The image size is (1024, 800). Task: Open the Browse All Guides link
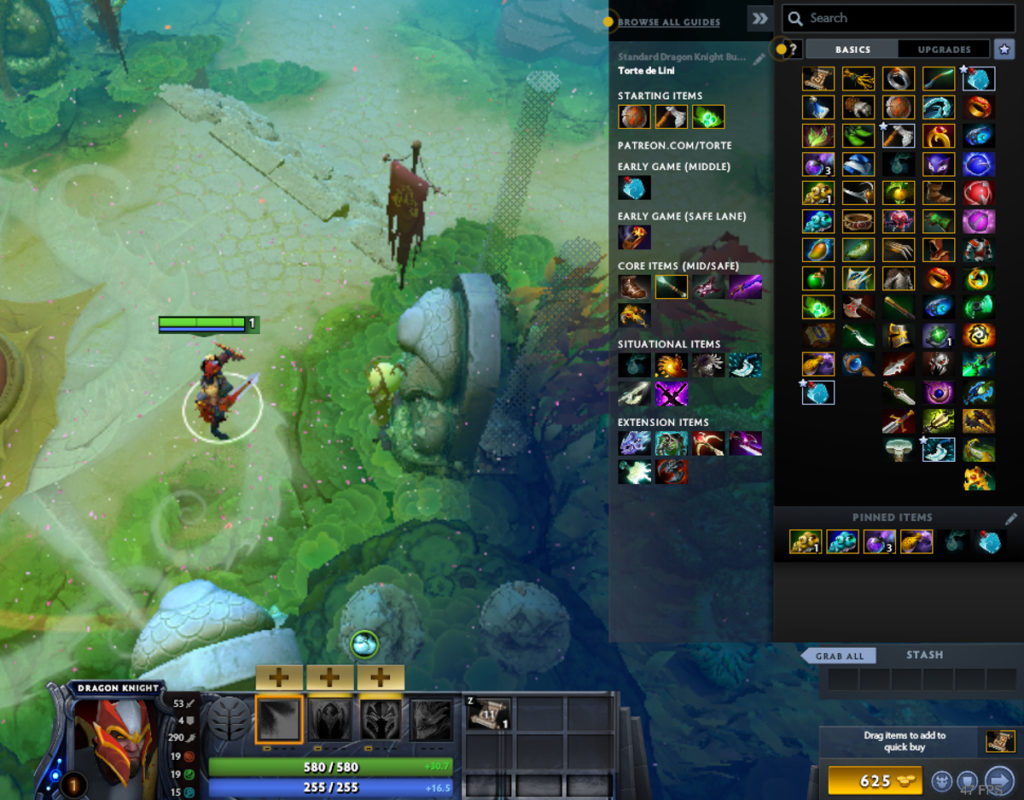coord(668,22)
